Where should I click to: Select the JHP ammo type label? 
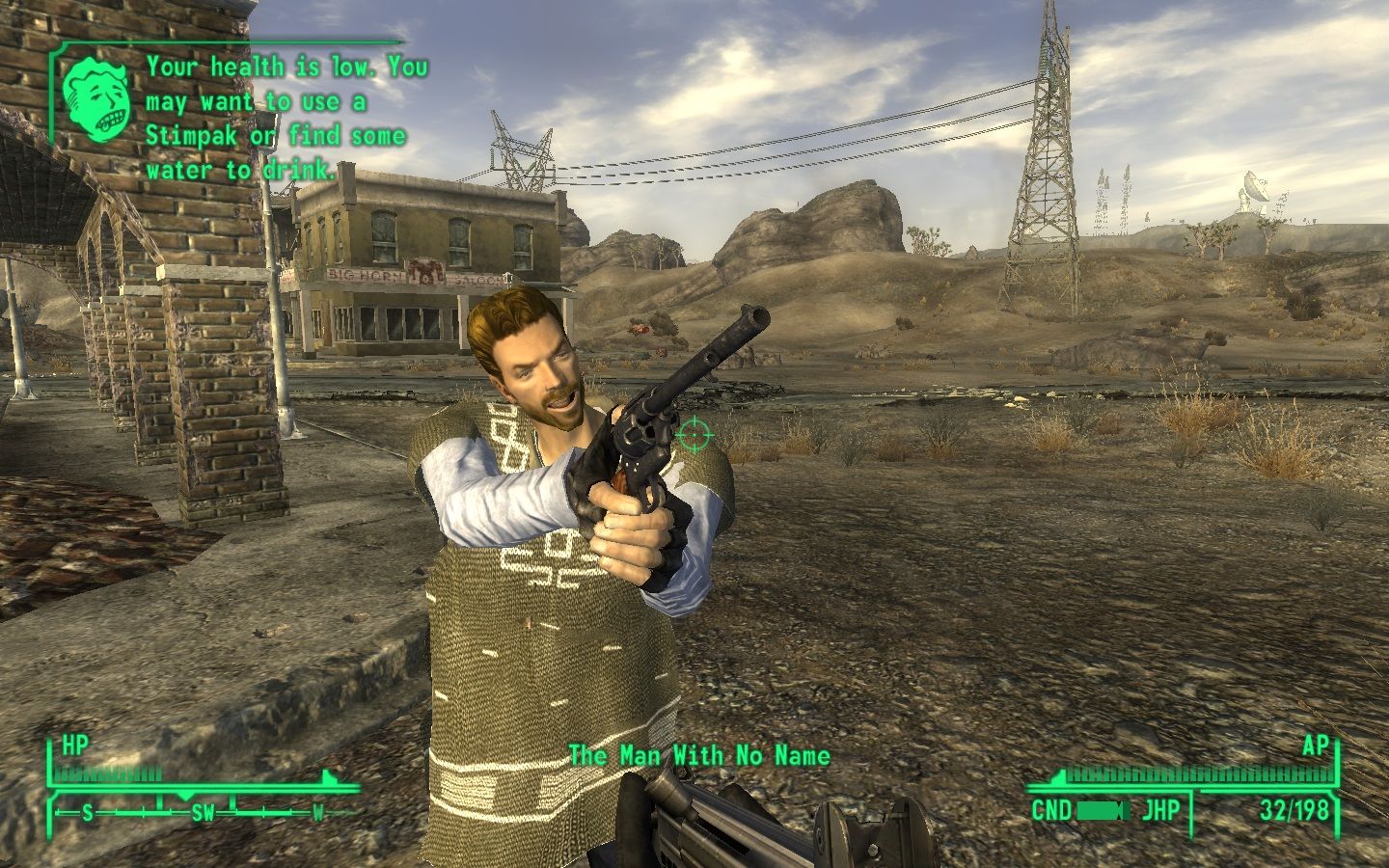click(1161, 809)
